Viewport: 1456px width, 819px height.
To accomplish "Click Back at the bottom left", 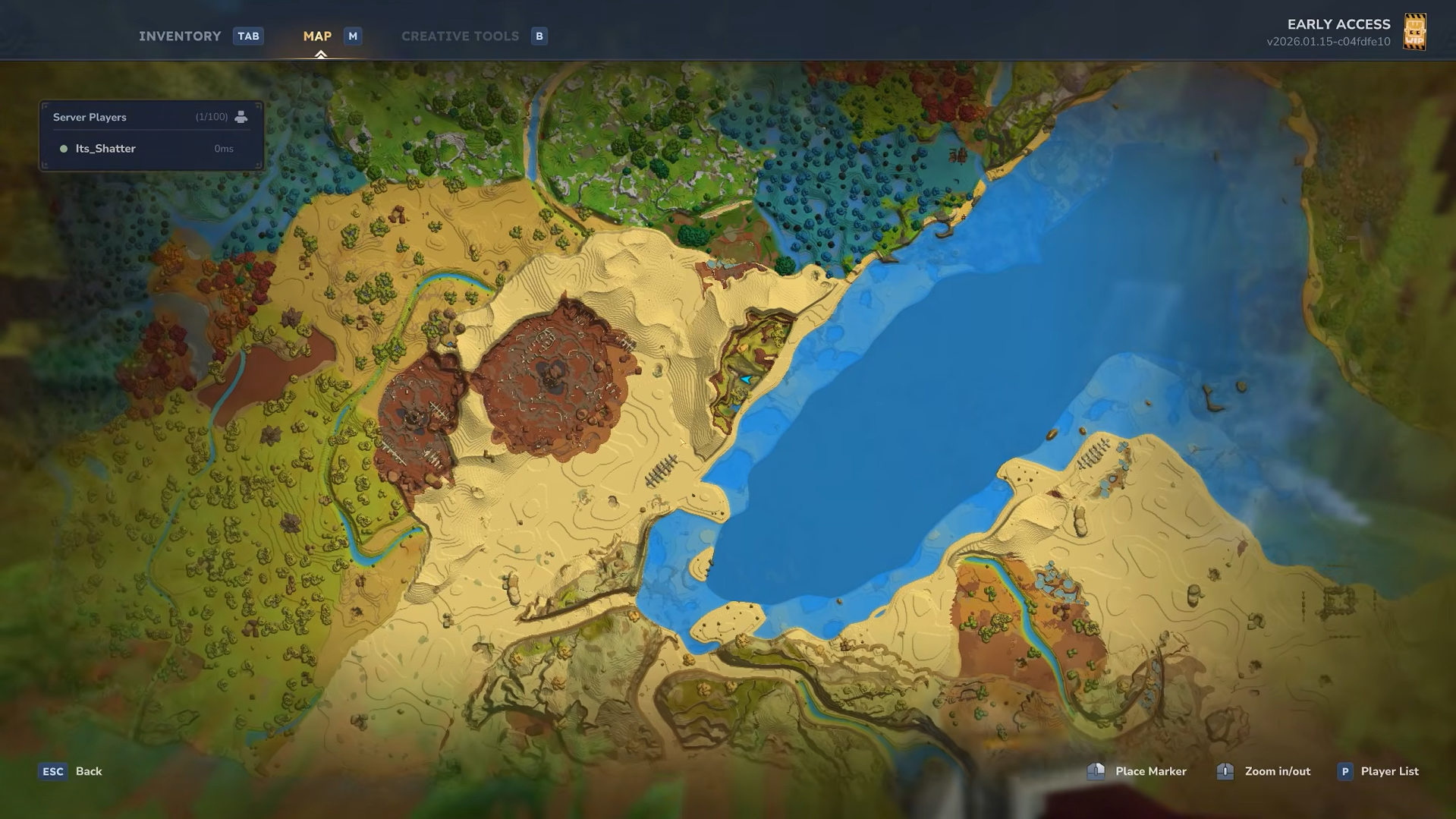I will [89, 770].
